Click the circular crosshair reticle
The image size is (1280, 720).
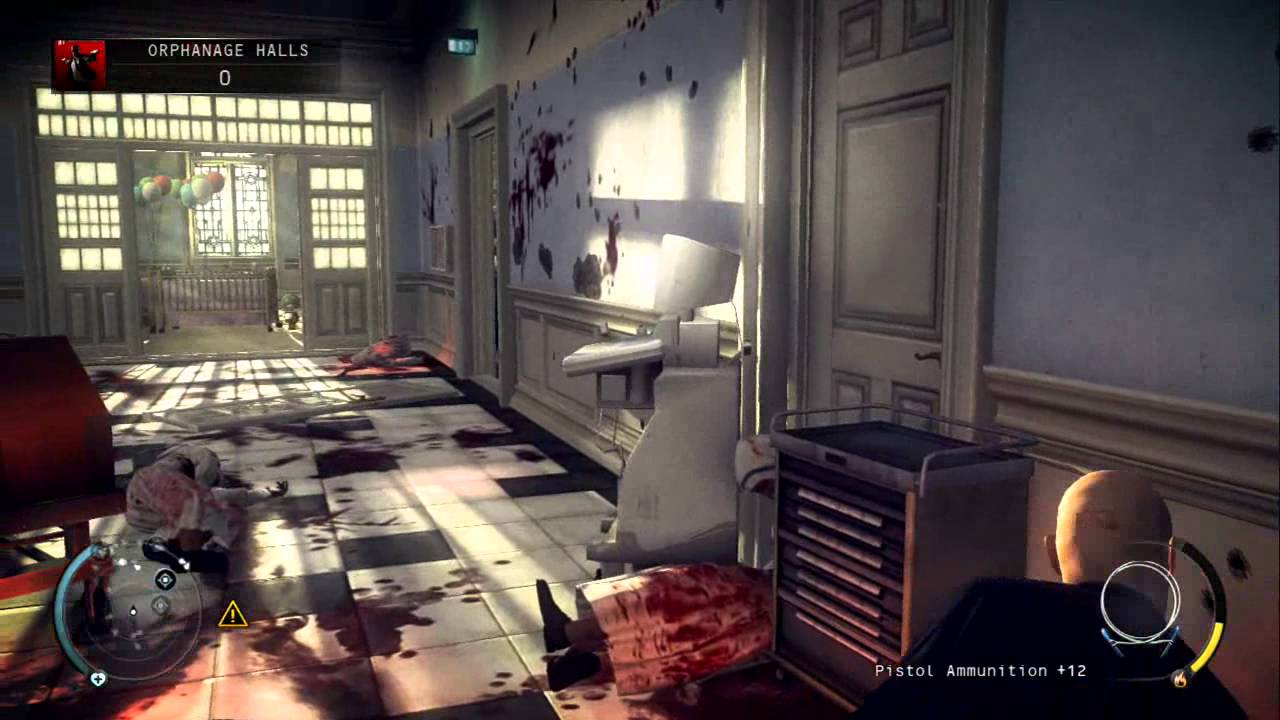click(x=1140, y=602)
